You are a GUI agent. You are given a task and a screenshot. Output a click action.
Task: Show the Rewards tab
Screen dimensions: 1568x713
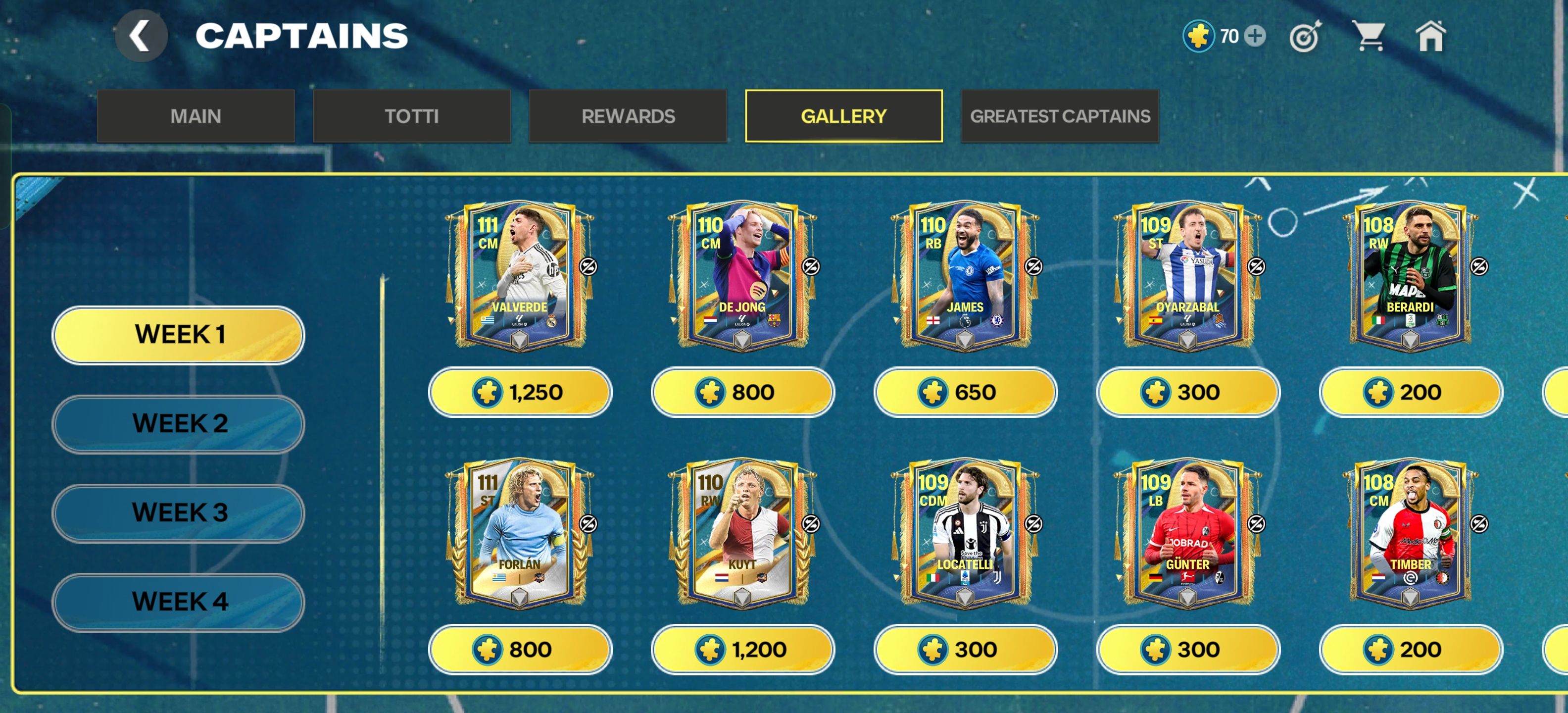point(628,116)
